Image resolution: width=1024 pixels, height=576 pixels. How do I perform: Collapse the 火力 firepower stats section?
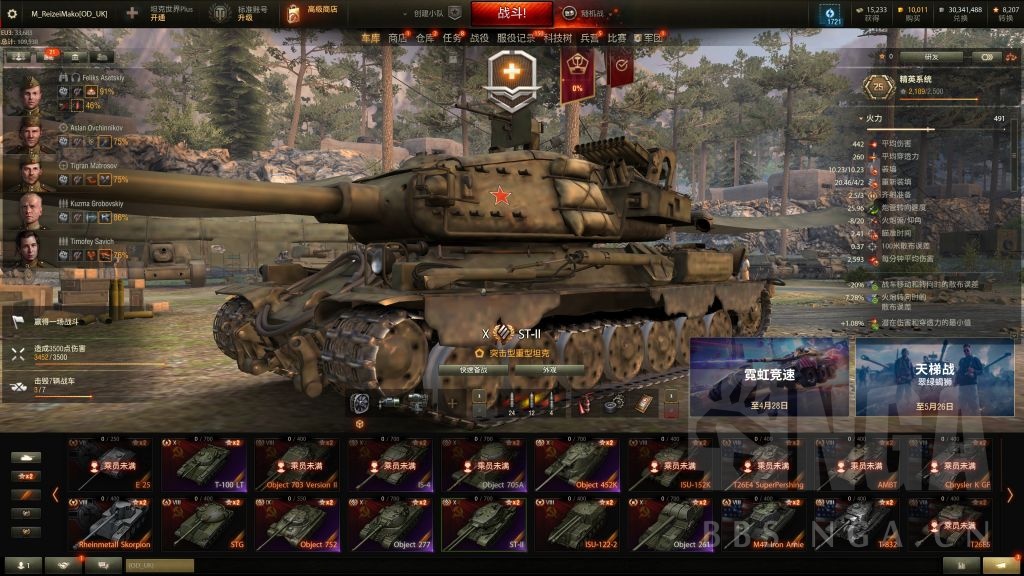point(862,118)
